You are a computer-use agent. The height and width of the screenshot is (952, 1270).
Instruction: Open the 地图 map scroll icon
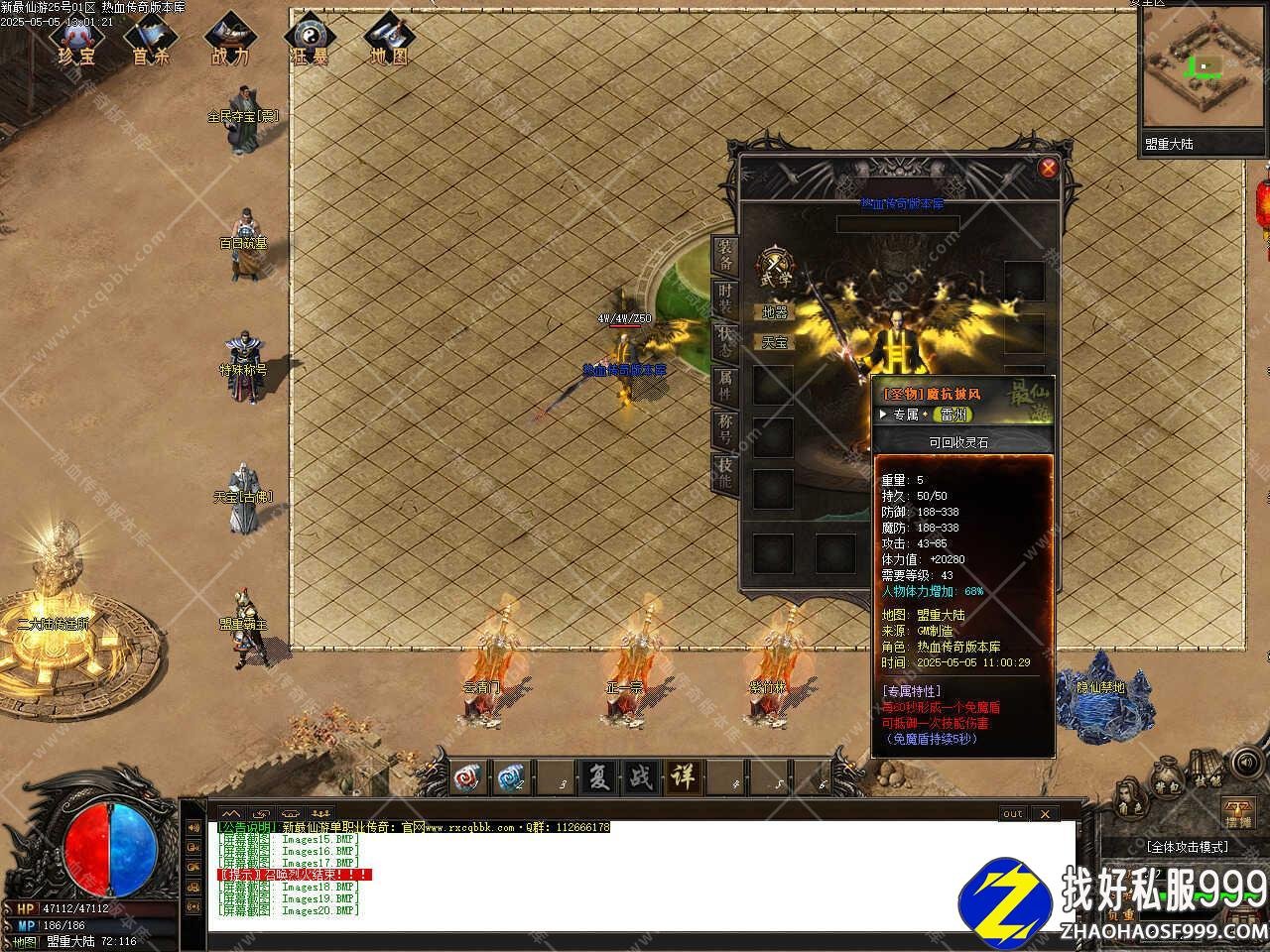pos(388,40)
